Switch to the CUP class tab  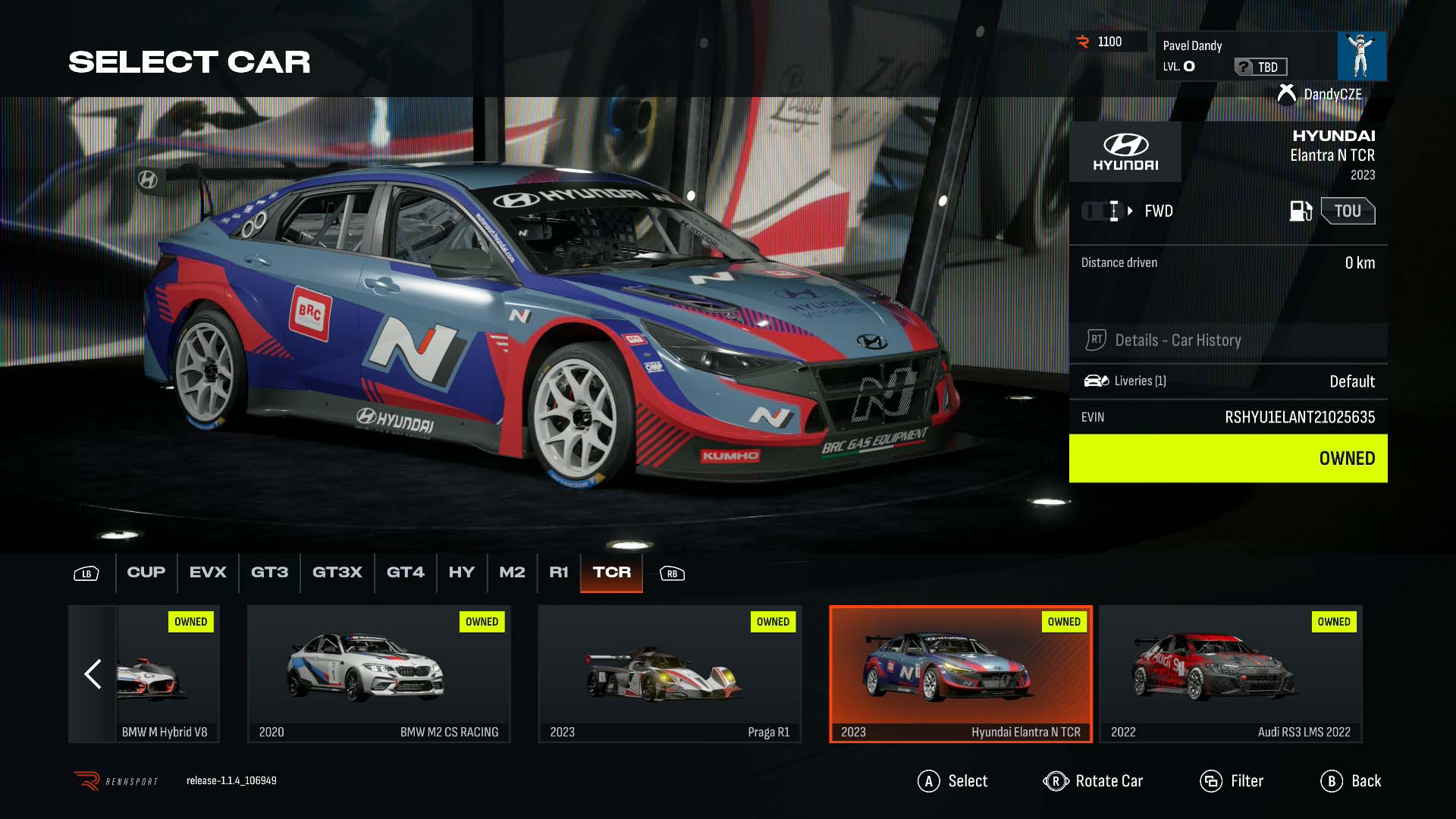(x=146, y=573)
